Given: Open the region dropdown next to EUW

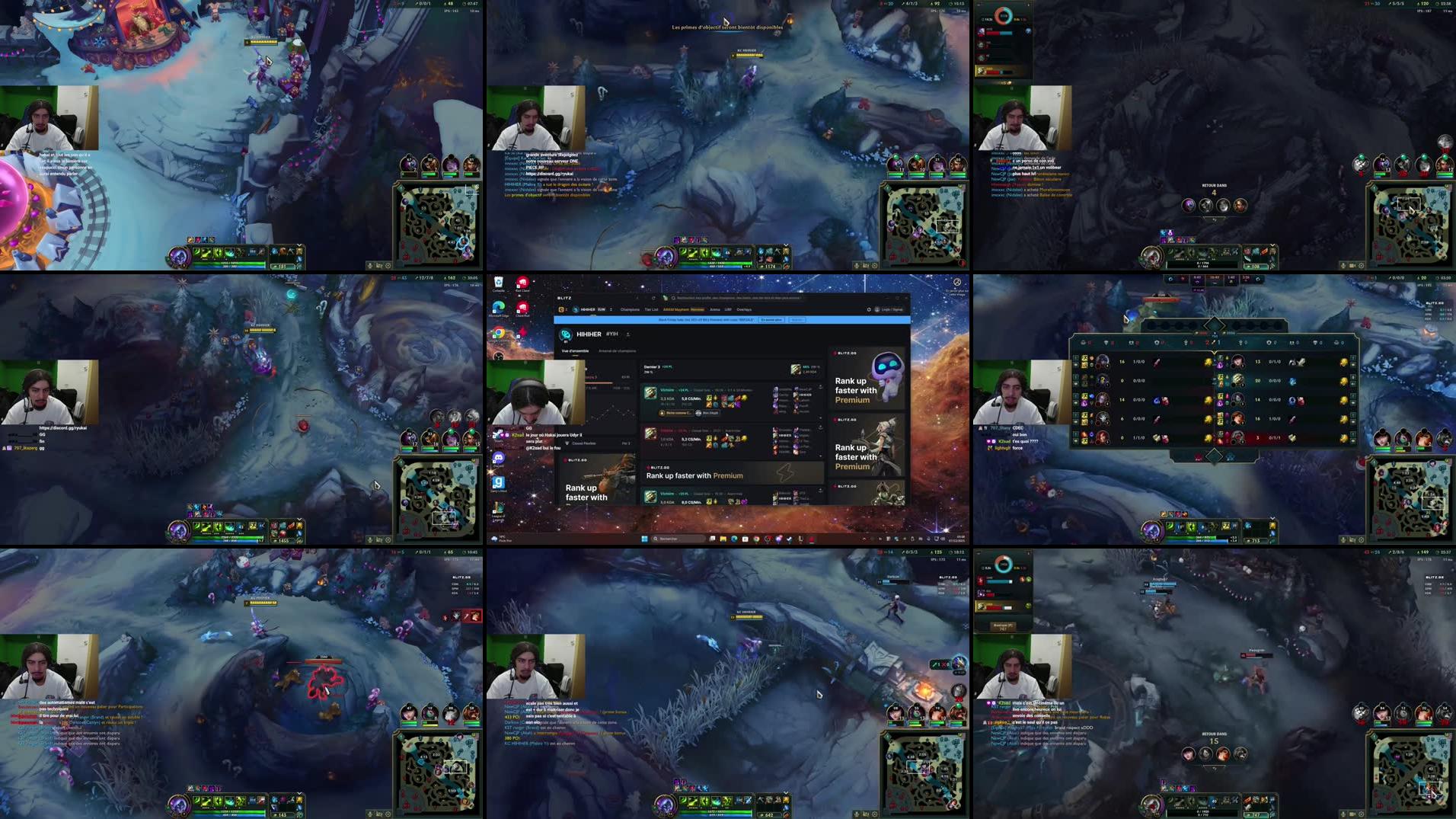Looking at the screenshot, I should coord(611,309).
